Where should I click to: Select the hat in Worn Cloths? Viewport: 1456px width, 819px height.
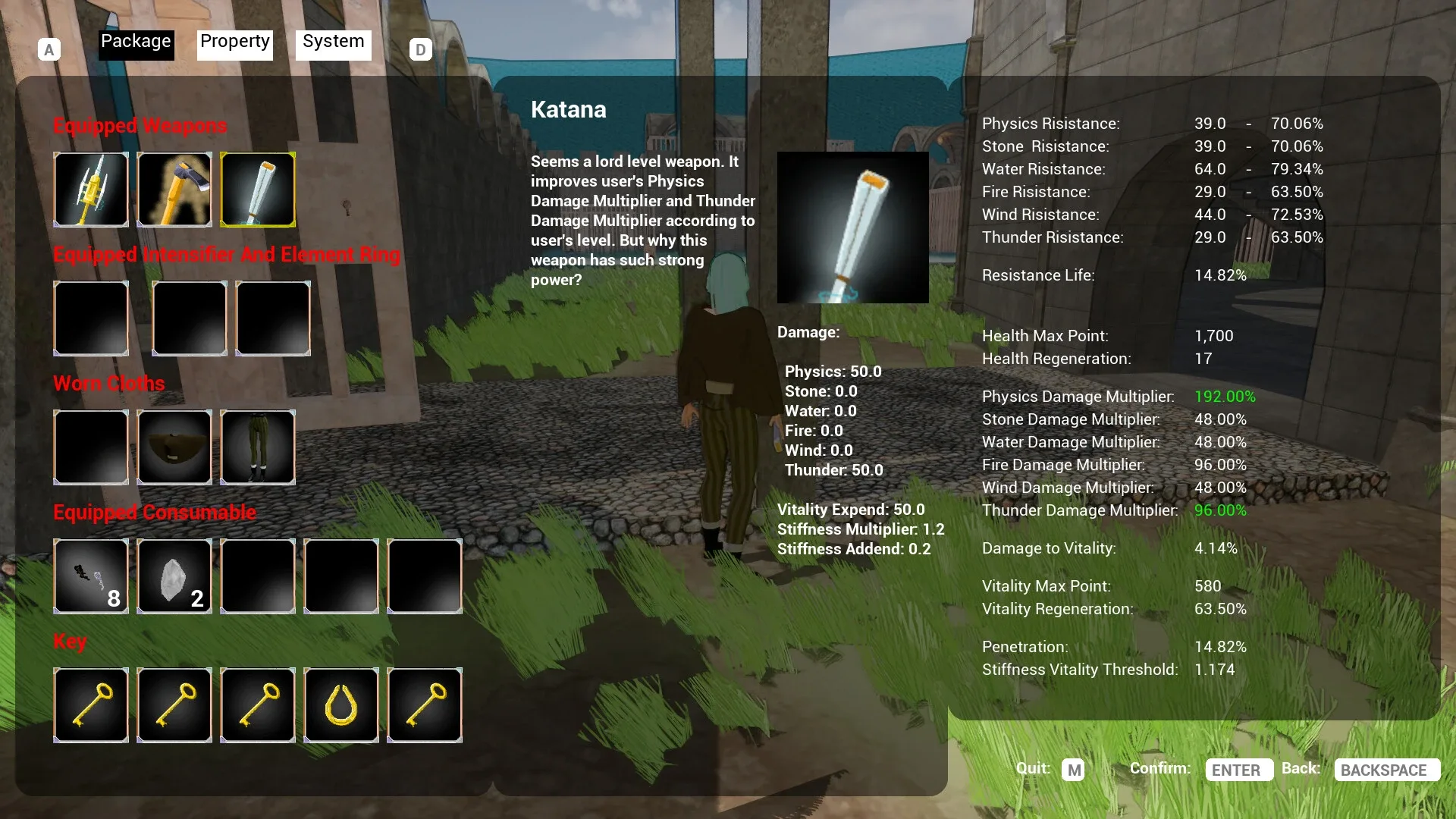pos(174,447)
